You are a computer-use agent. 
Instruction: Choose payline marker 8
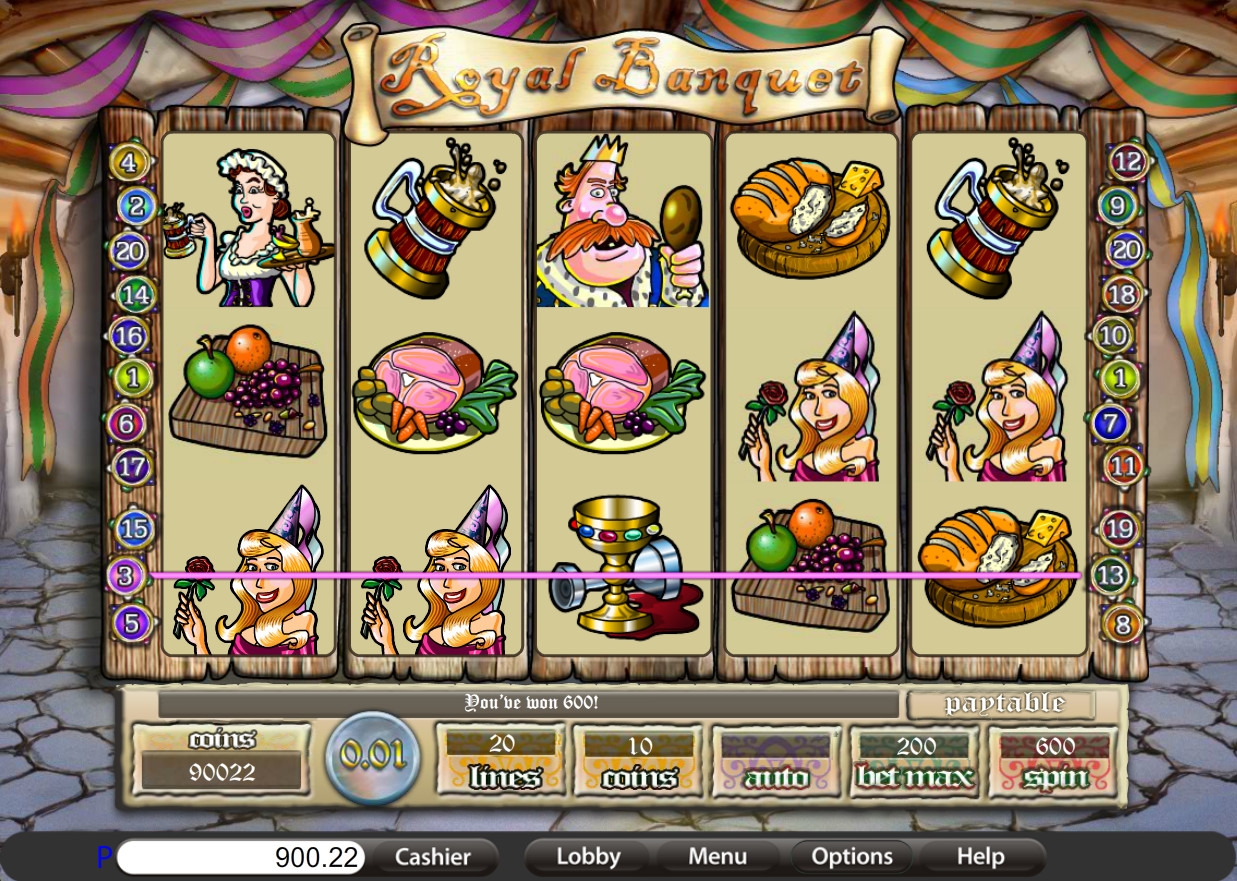click(1122, 626)
